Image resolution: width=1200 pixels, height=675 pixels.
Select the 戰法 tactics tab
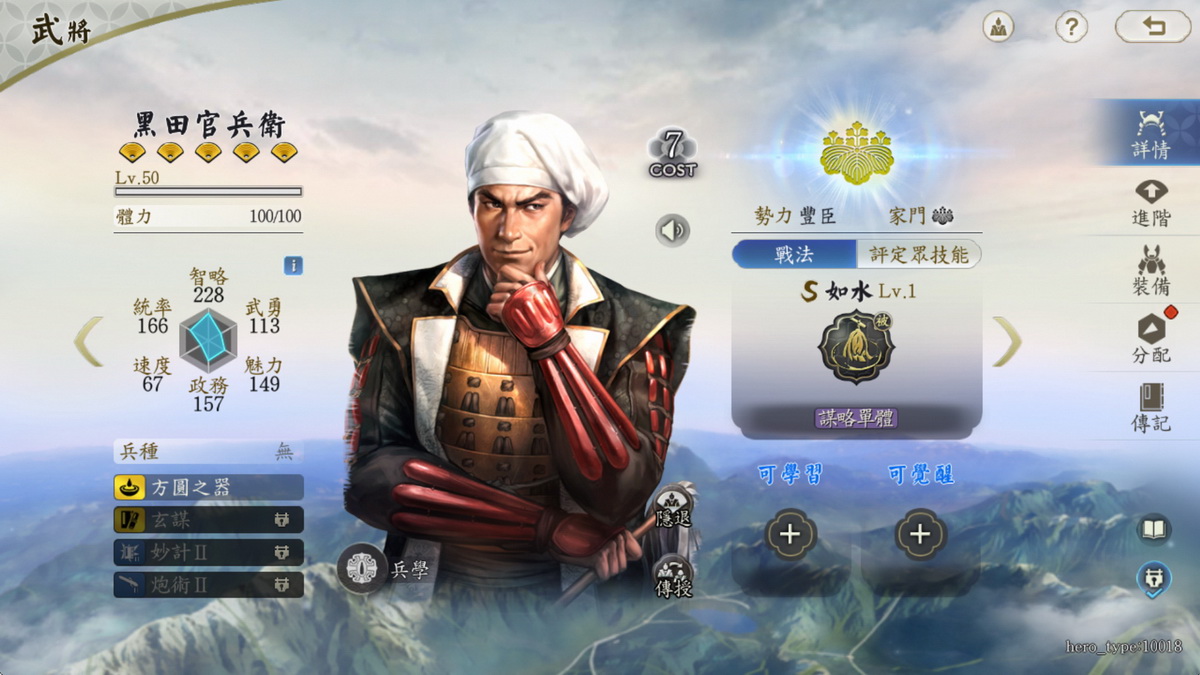(x=794, y=254)
